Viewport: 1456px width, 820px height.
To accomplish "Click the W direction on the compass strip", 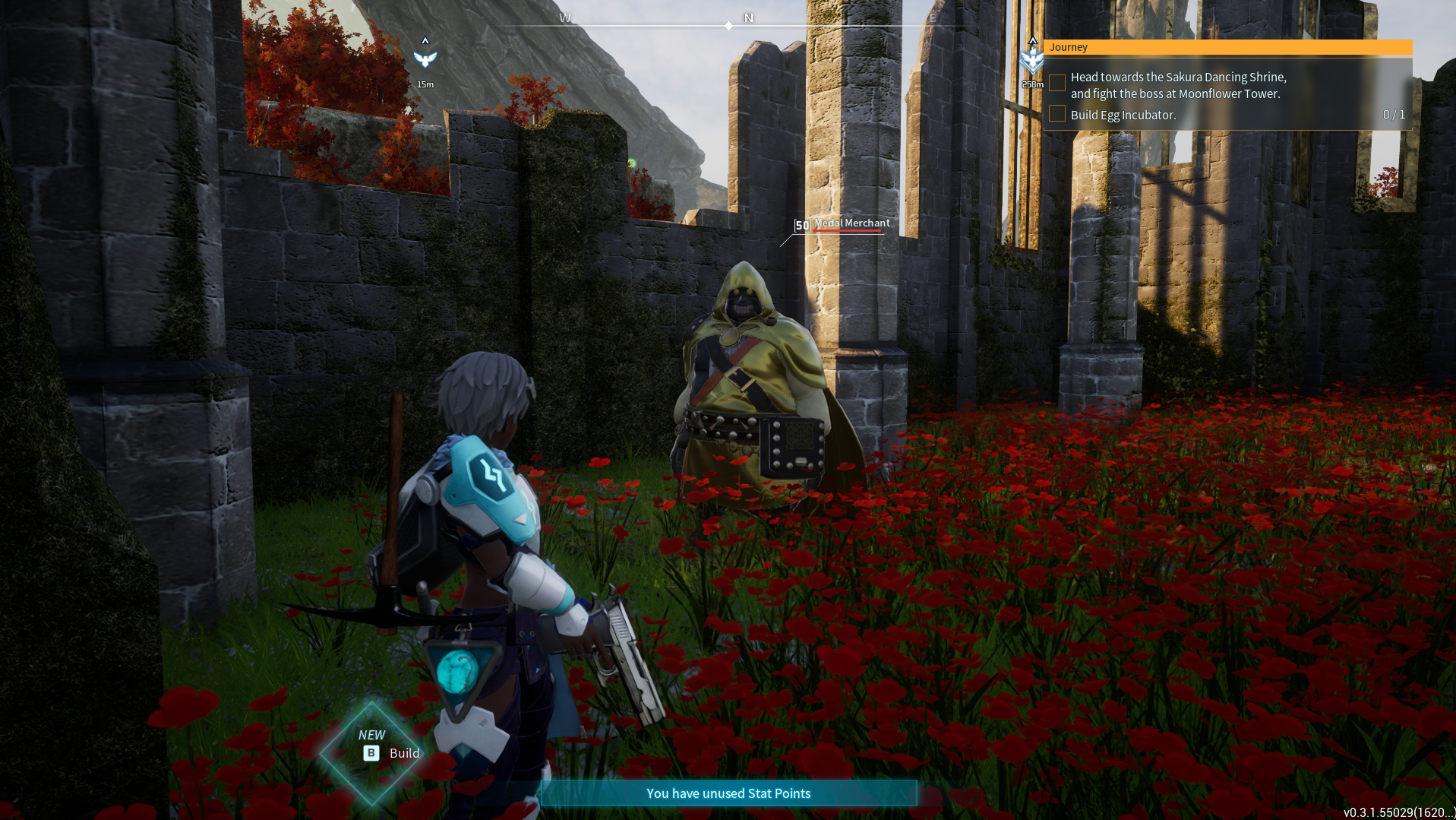I will coord(565,19).
